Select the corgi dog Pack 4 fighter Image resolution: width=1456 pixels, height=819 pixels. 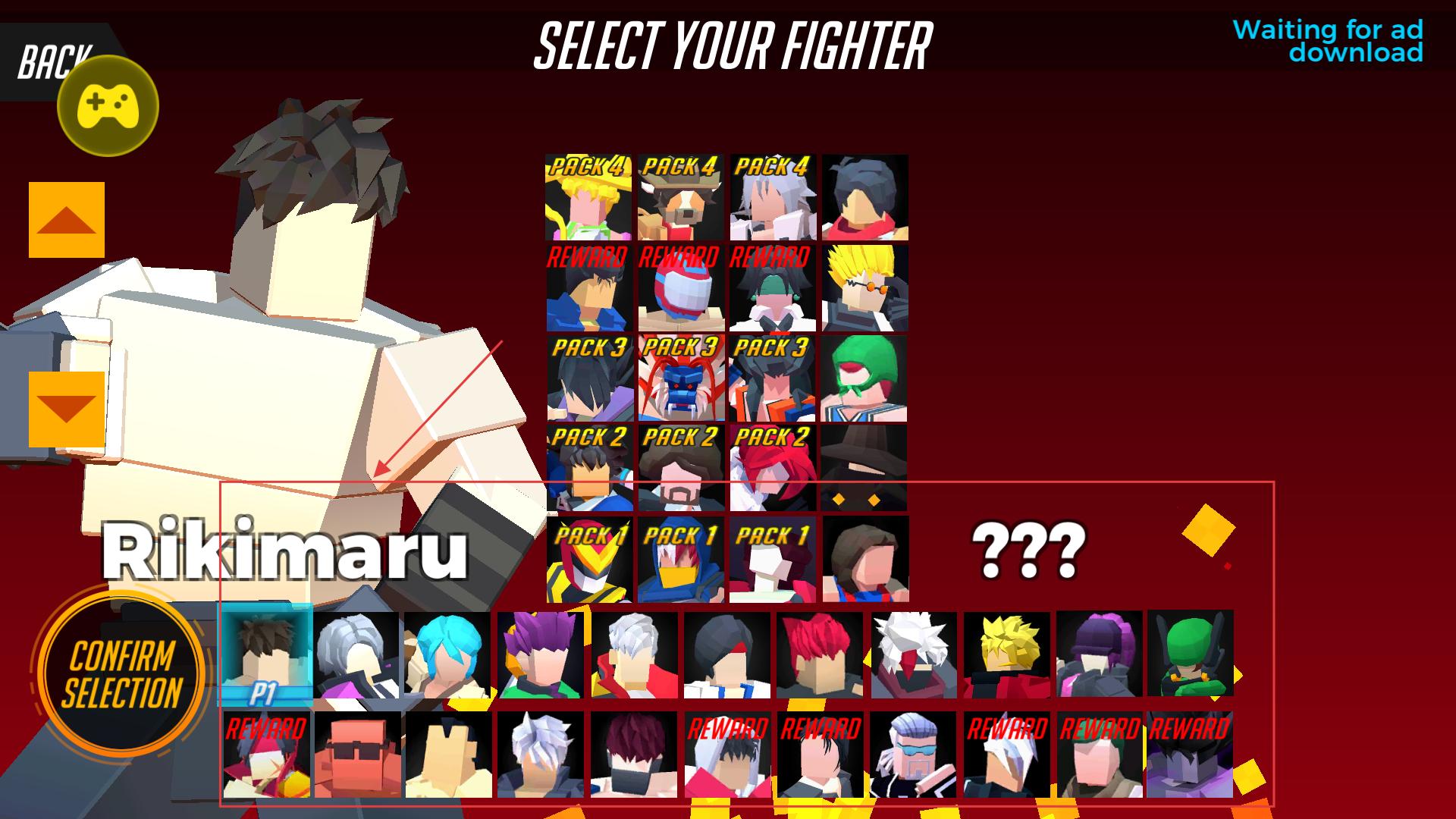point(681,198)
